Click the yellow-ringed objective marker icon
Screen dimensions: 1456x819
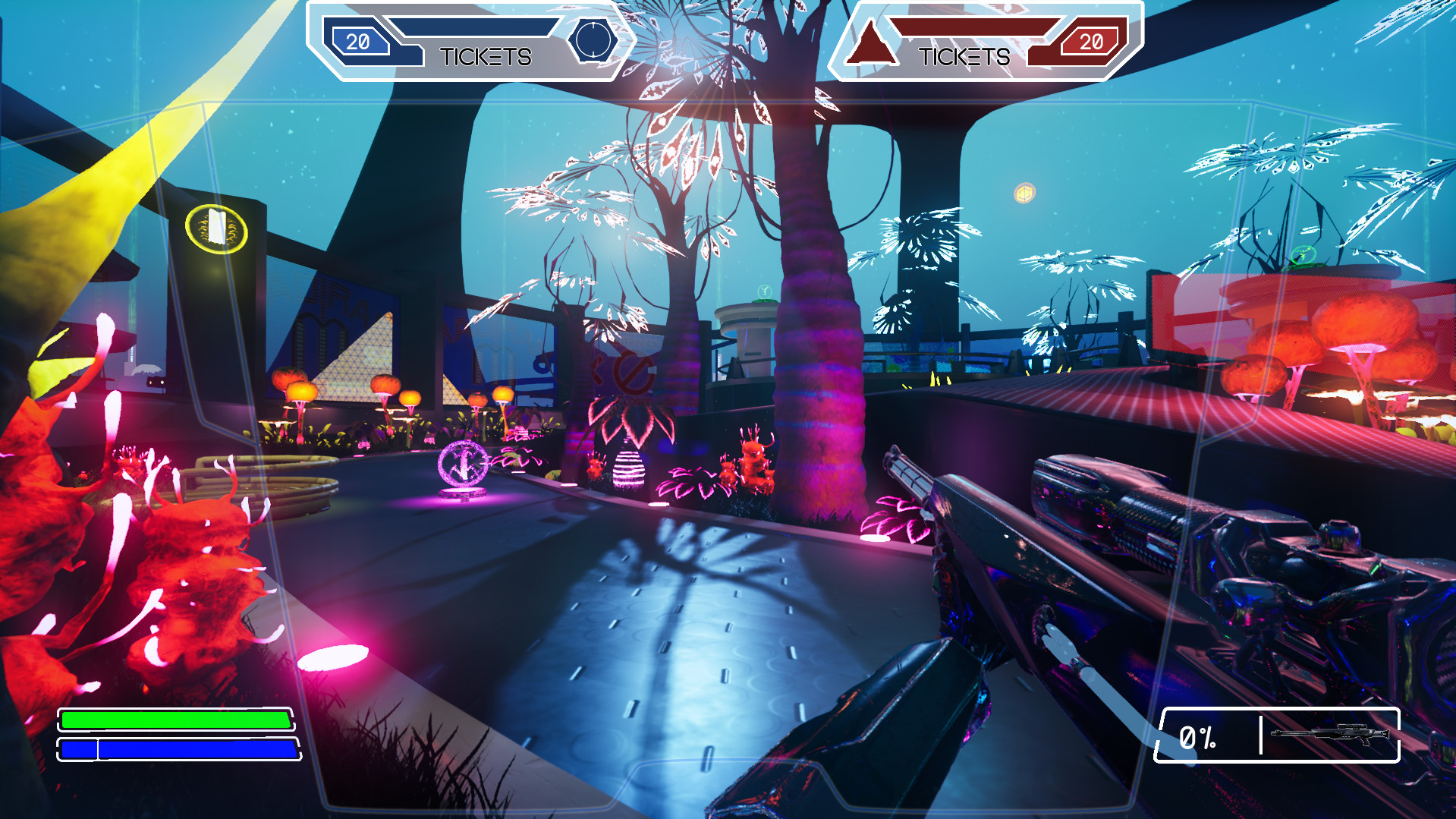216,229
